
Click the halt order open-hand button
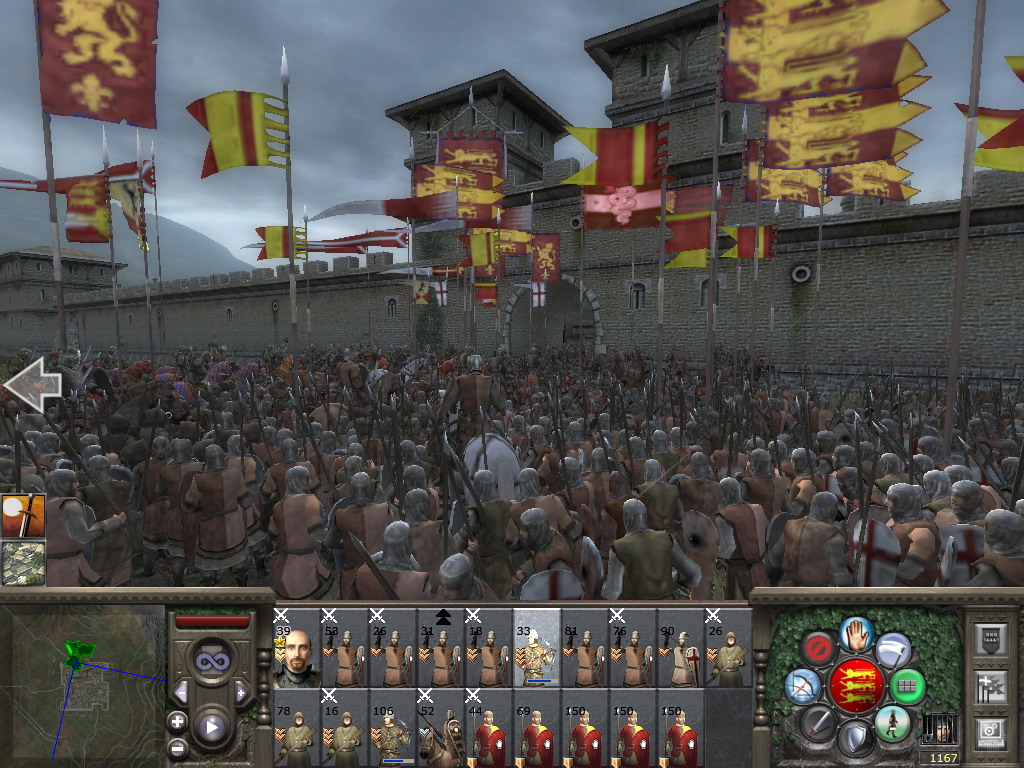[856, 632]
